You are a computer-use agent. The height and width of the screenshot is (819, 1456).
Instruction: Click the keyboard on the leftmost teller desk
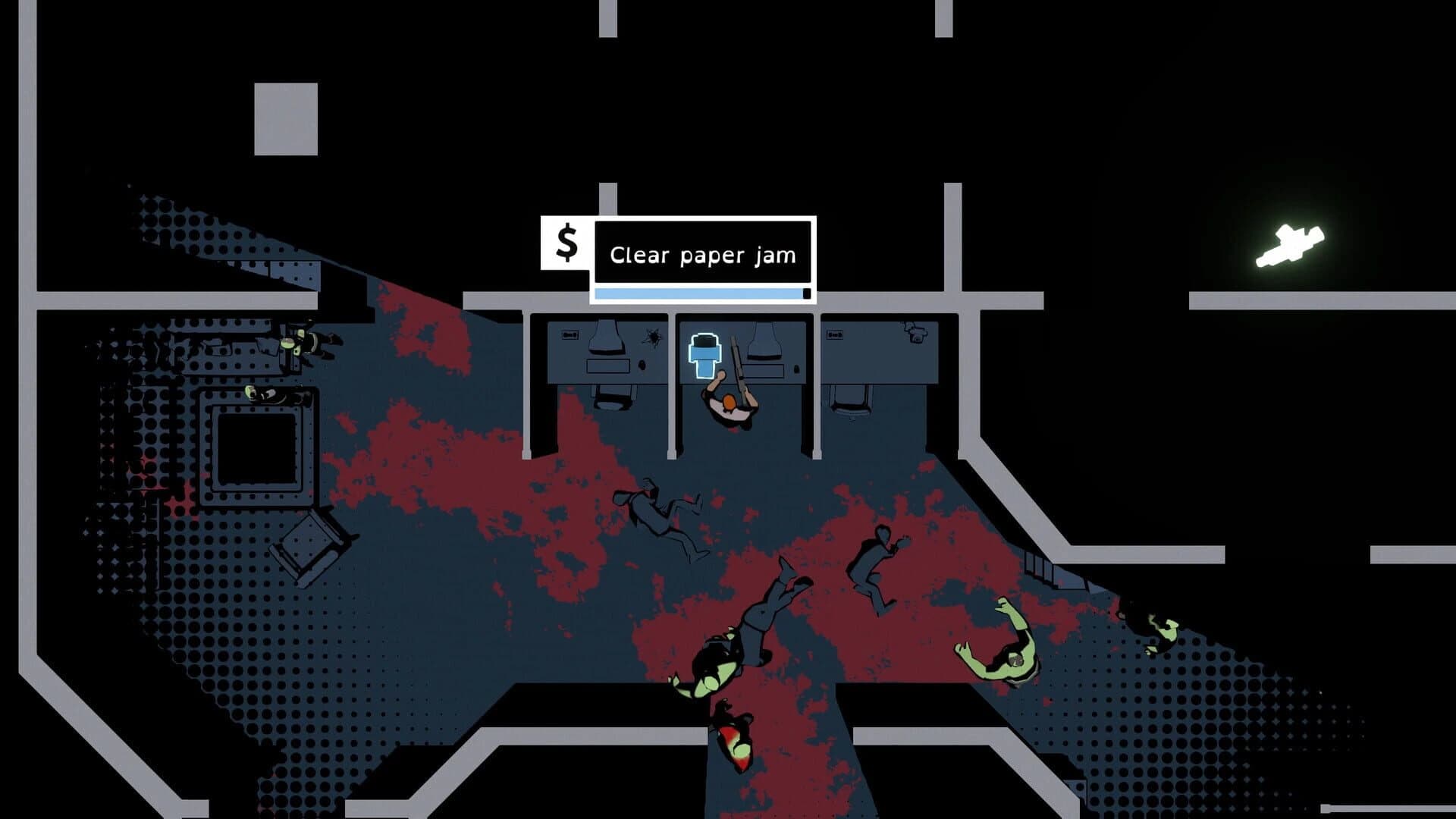click(x=570, y=334)
